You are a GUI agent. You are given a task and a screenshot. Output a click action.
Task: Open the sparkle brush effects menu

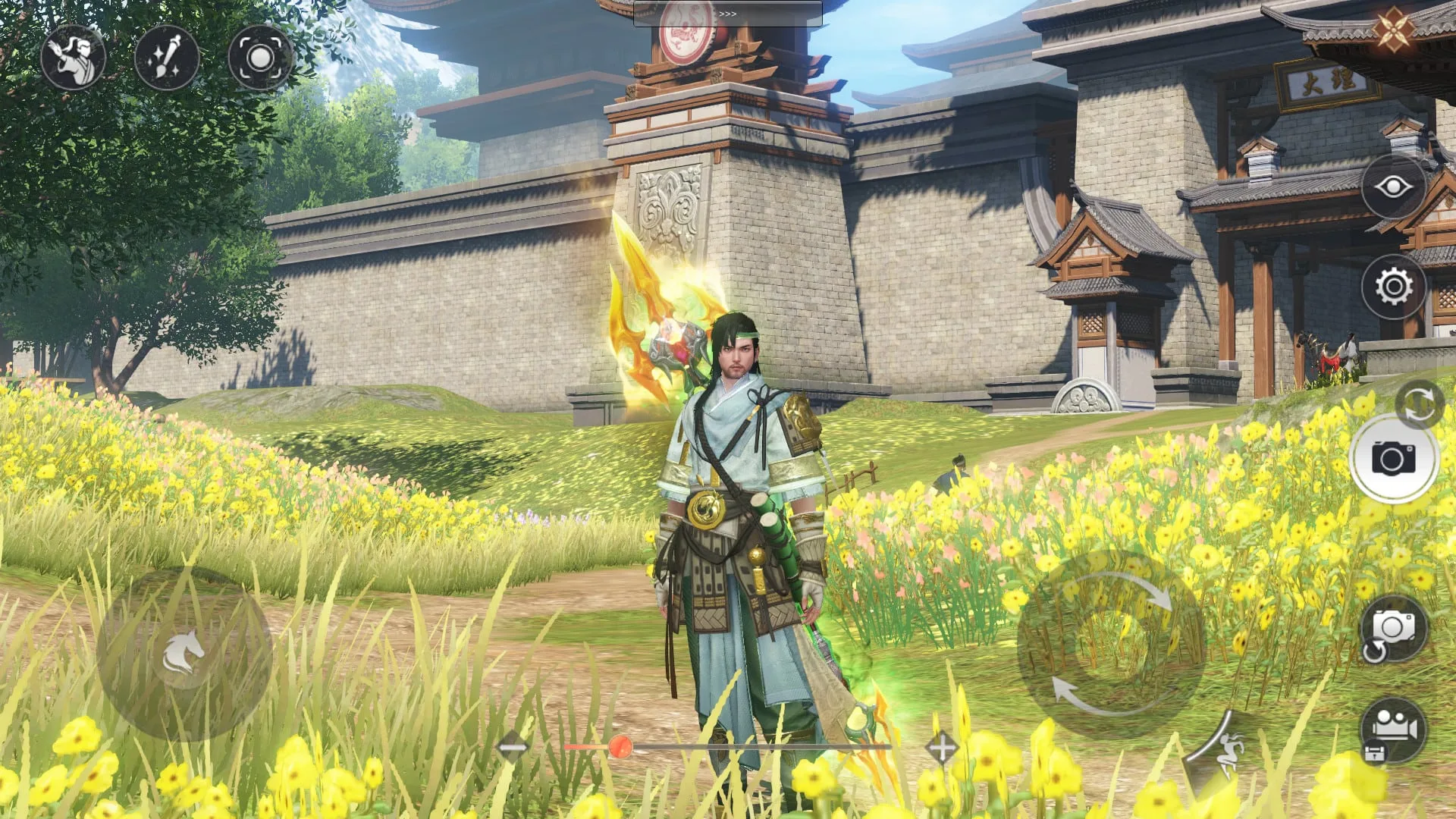coord(167,58)
